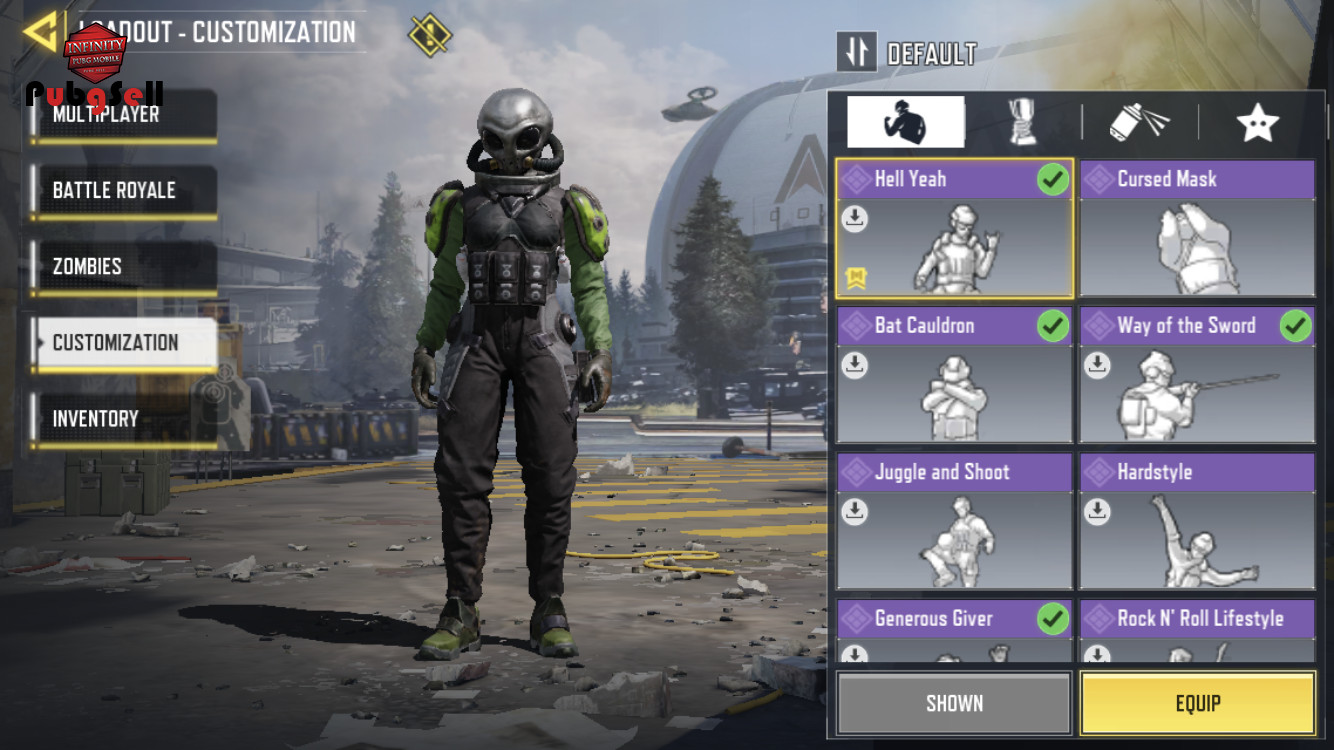
Task: Pick the Way of the Sword emote
Action: point(1197,376)
